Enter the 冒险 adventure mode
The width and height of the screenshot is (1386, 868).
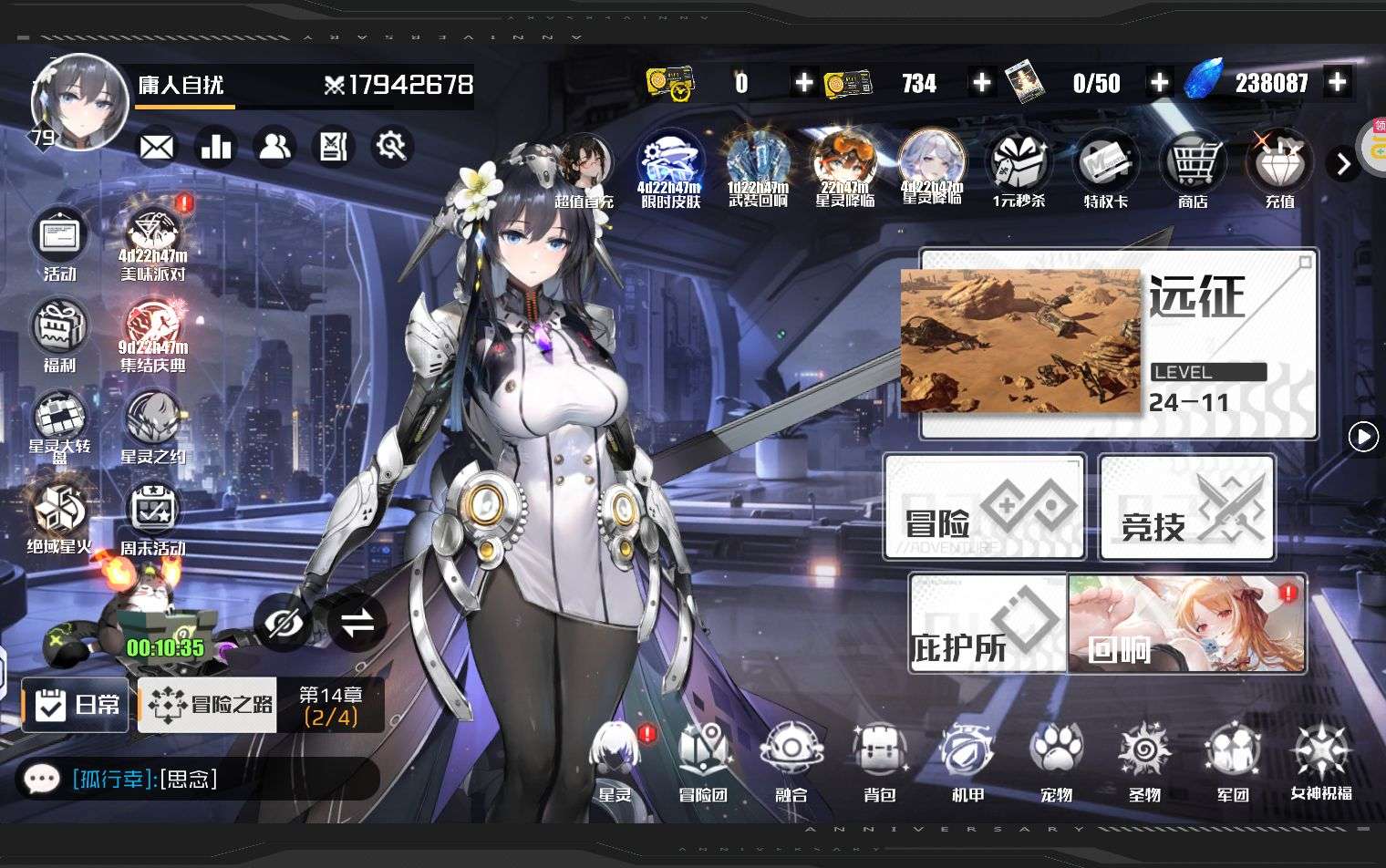tap(984, 508)
